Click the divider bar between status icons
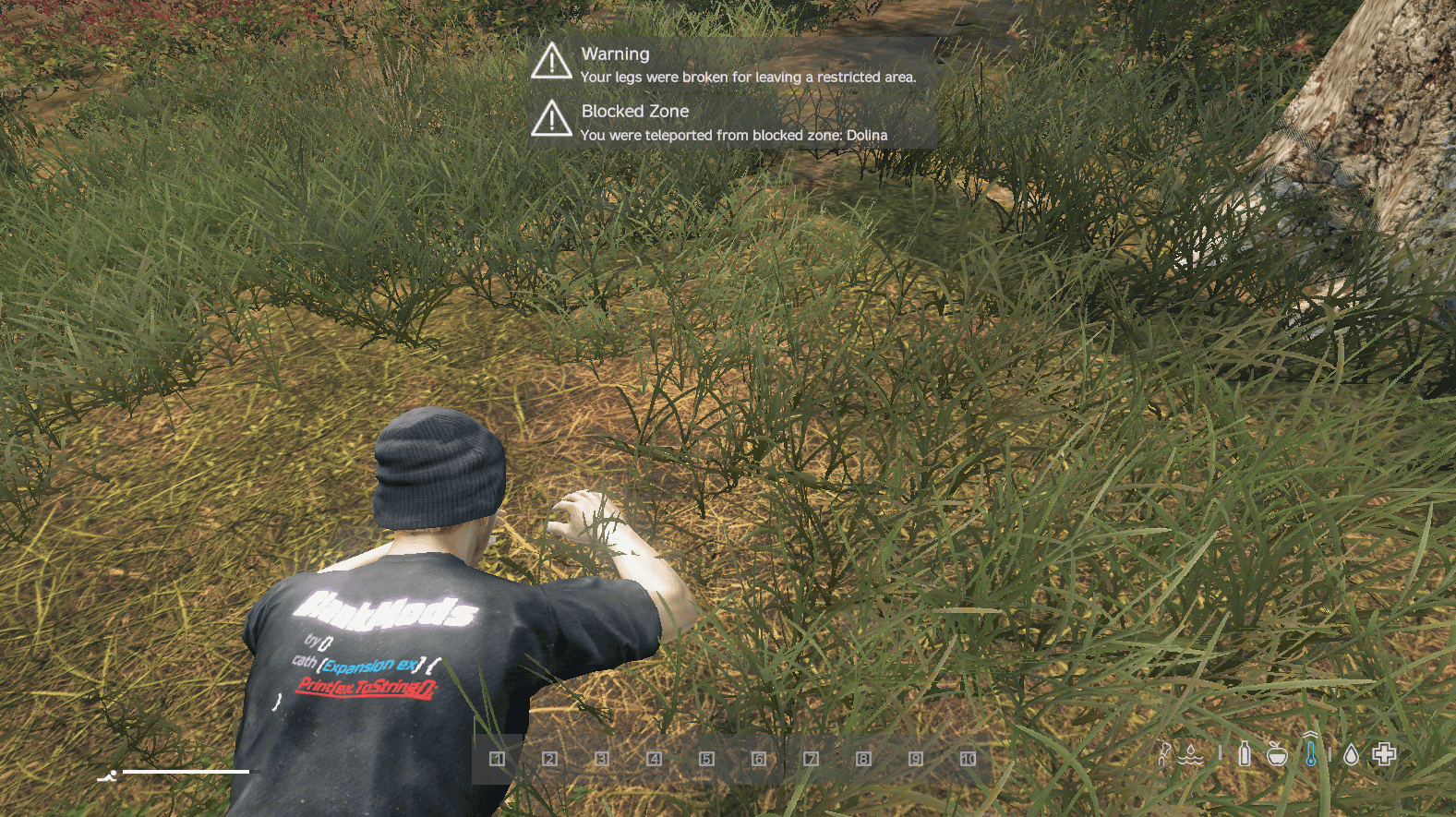Image resolution: width=1456 pixels, height=817 pixels. click(1221, 754)
